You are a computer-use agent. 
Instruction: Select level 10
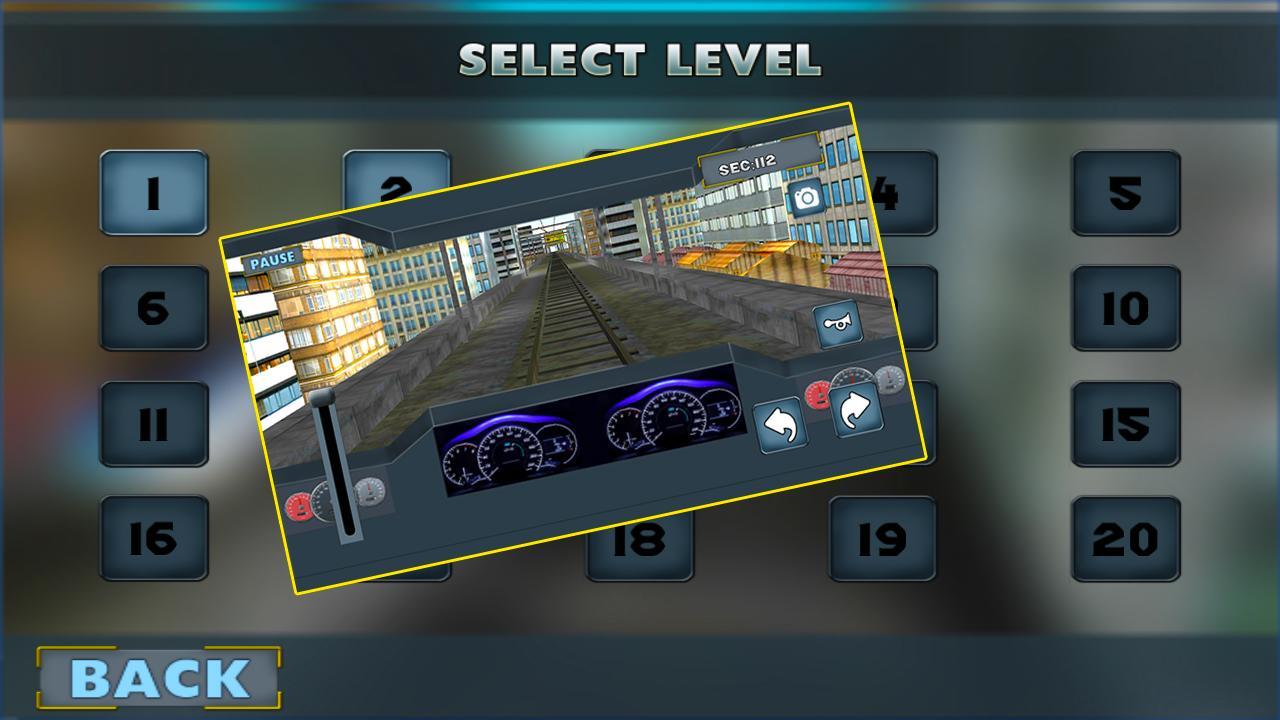tap(1124, 310)
